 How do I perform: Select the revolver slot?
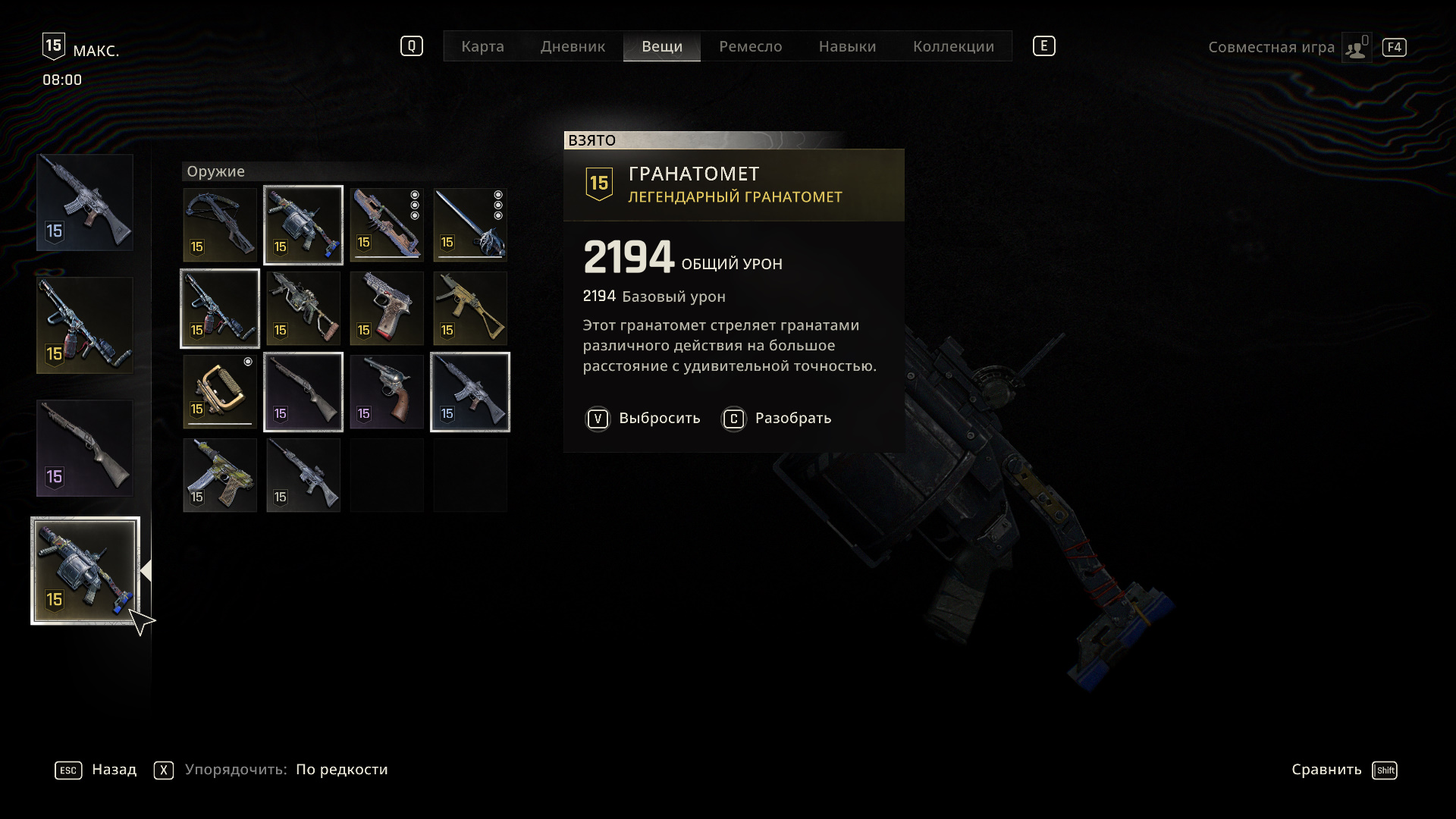click(387, 392)
